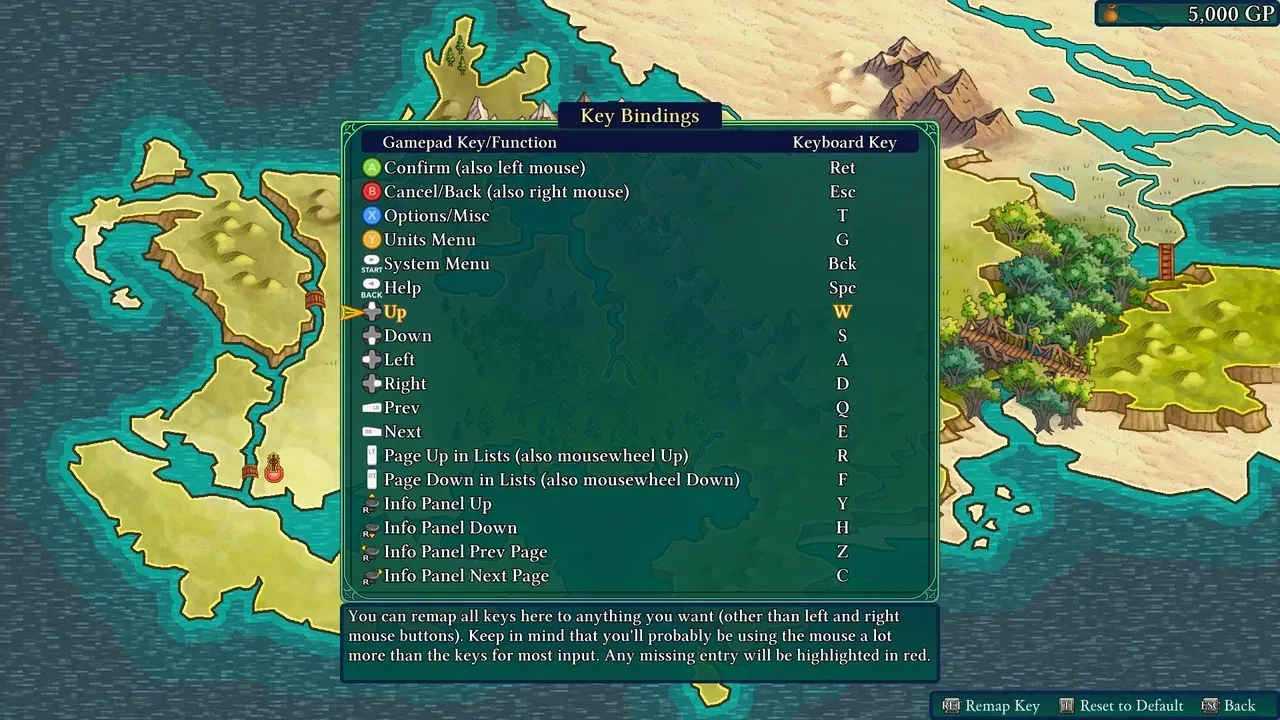This screenshot has height=720, width=1280.
Task: Choose the Down key binding row
Action: (407, 336)
